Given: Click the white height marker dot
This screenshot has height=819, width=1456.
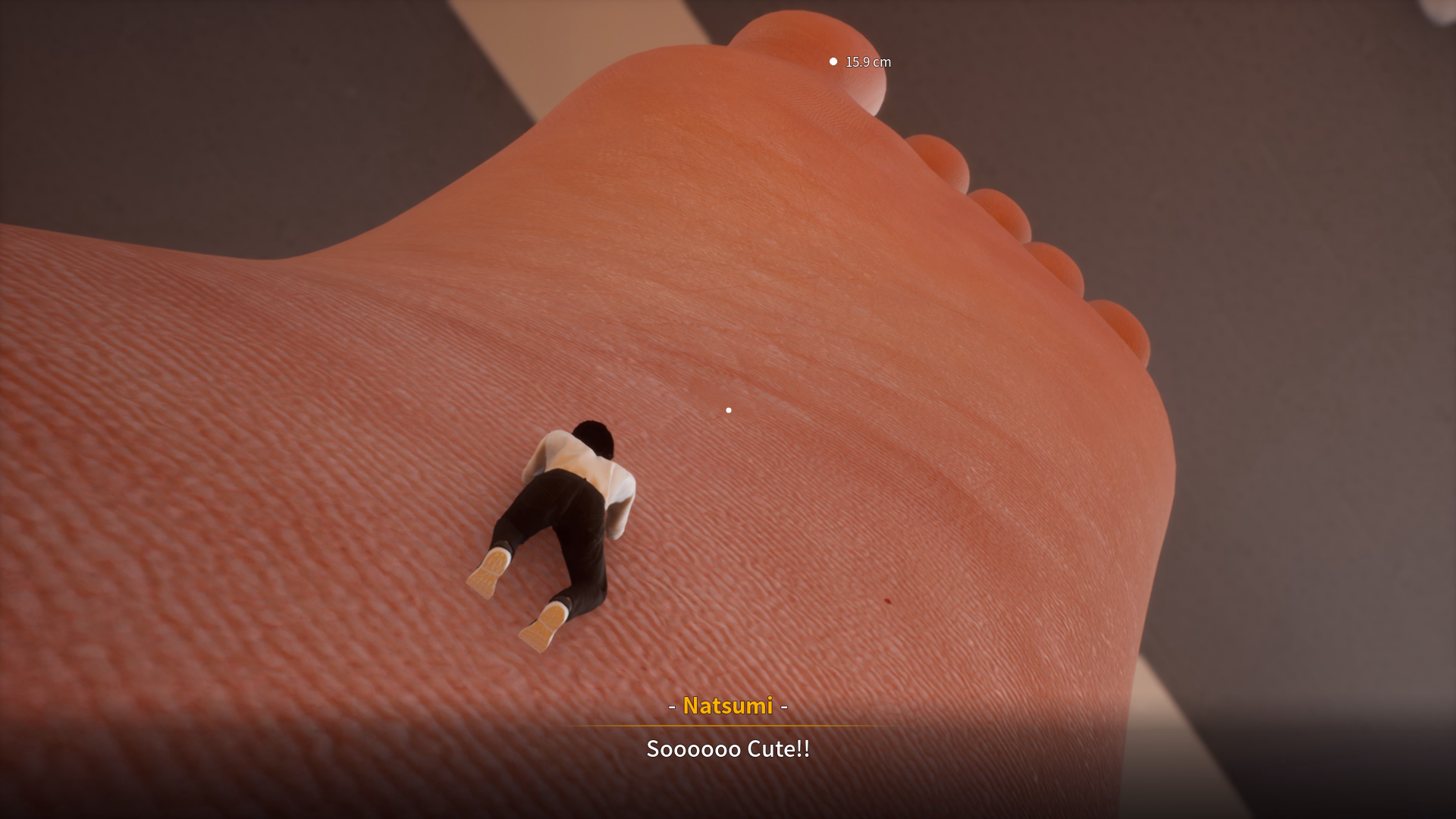Looking at the screenshot, I should pyautogui.click(x=832, y=60).
